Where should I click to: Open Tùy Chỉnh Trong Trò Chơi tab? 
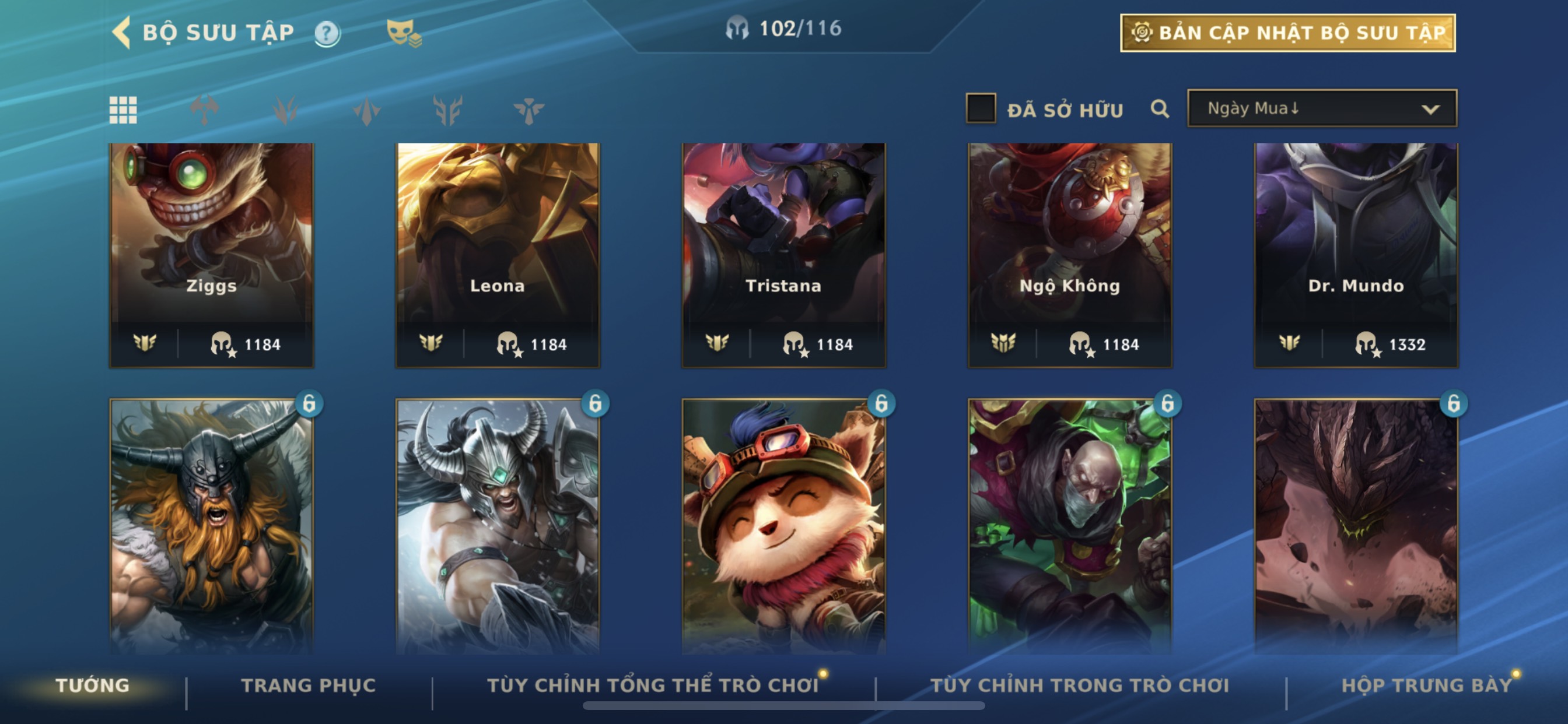[1079, 685]
